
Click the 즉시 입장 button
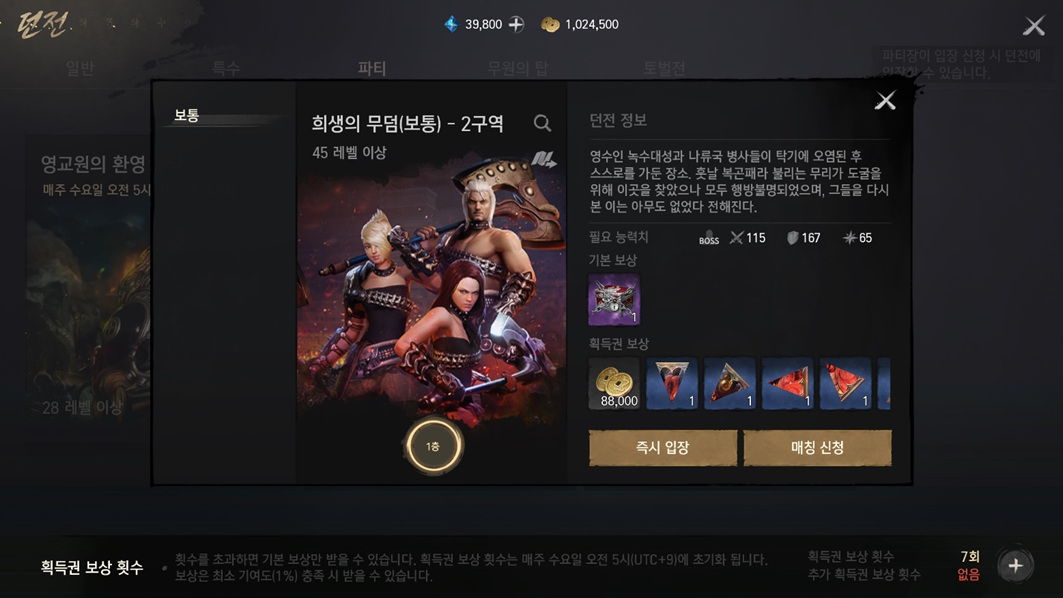[662, 448]
